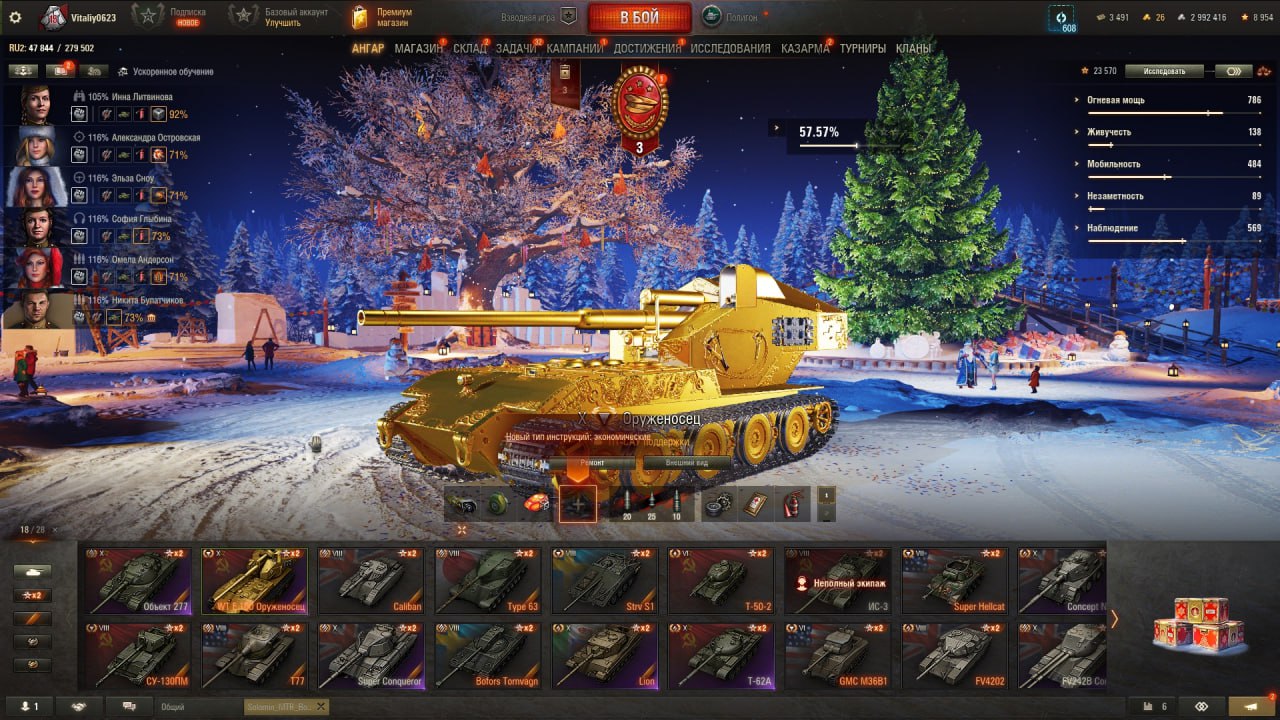The image size is (1280, 720).
Task: Pick the Super Hellcat from carousel
Action: click(955, 581)
